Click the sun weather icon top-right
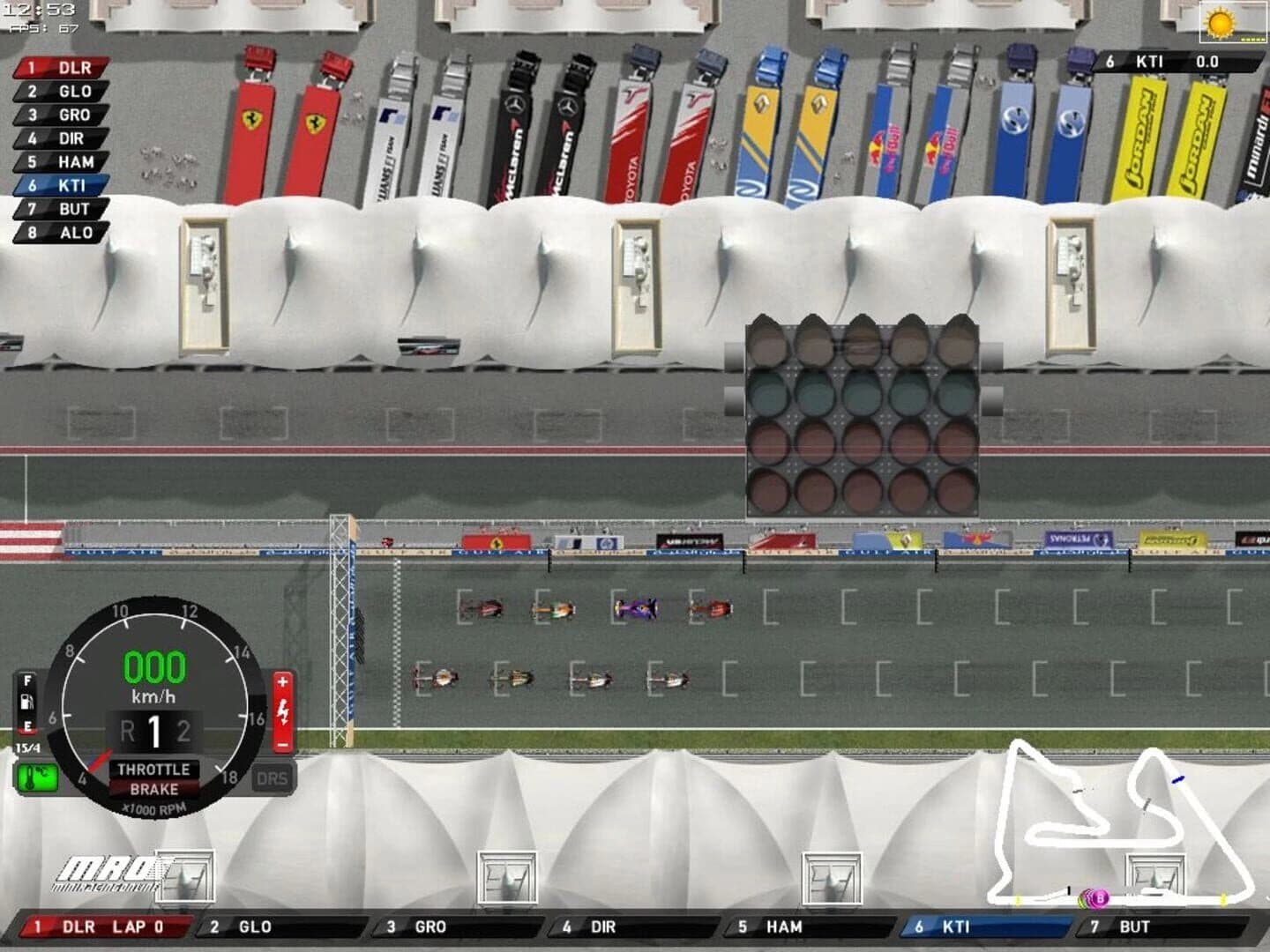Image resolution: width=1270 pixels, height=952 pixels. [1221, 21]
